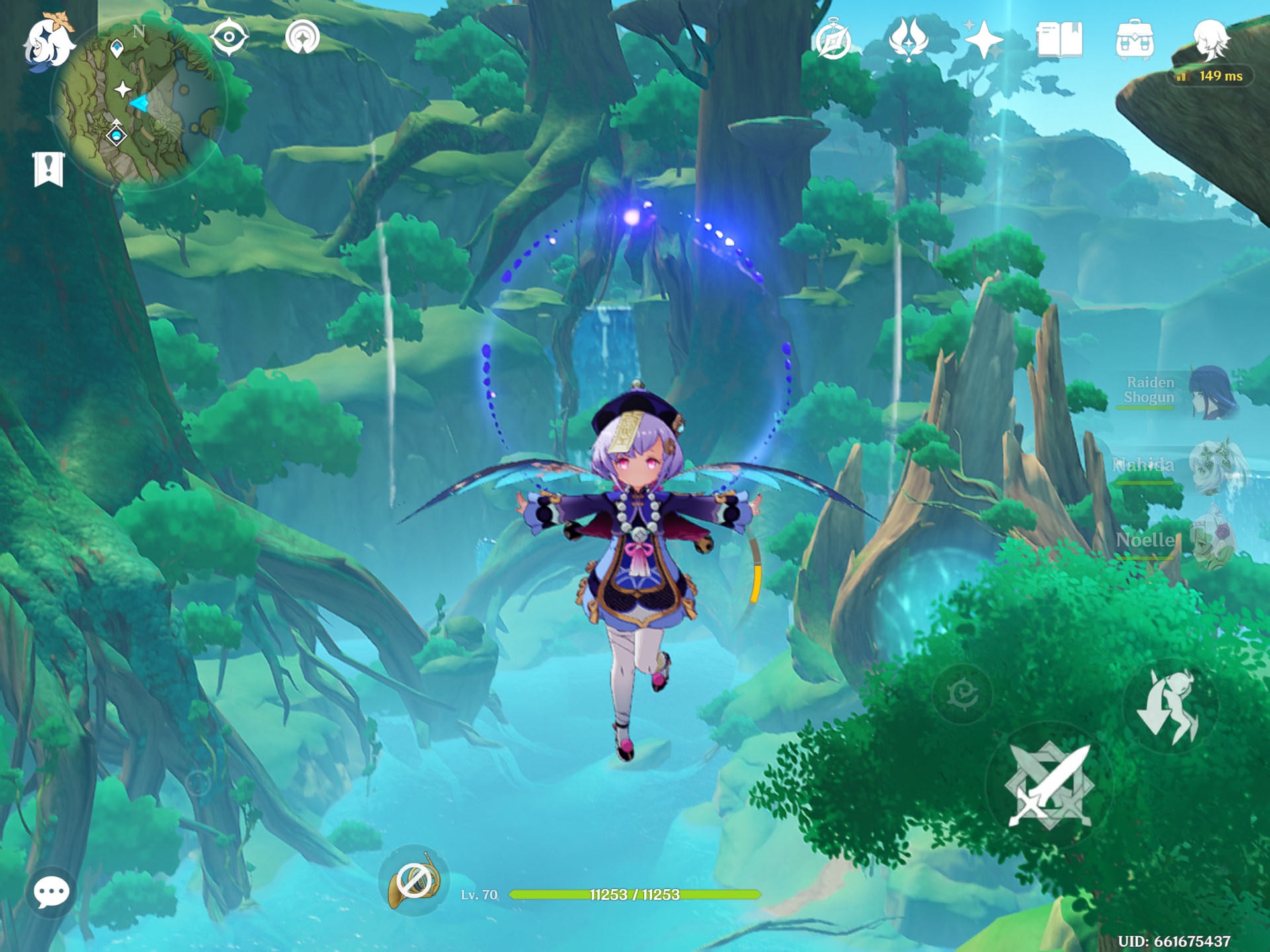Open the Wish screen star icon
Screen dimensions: 1270x952
983,41
